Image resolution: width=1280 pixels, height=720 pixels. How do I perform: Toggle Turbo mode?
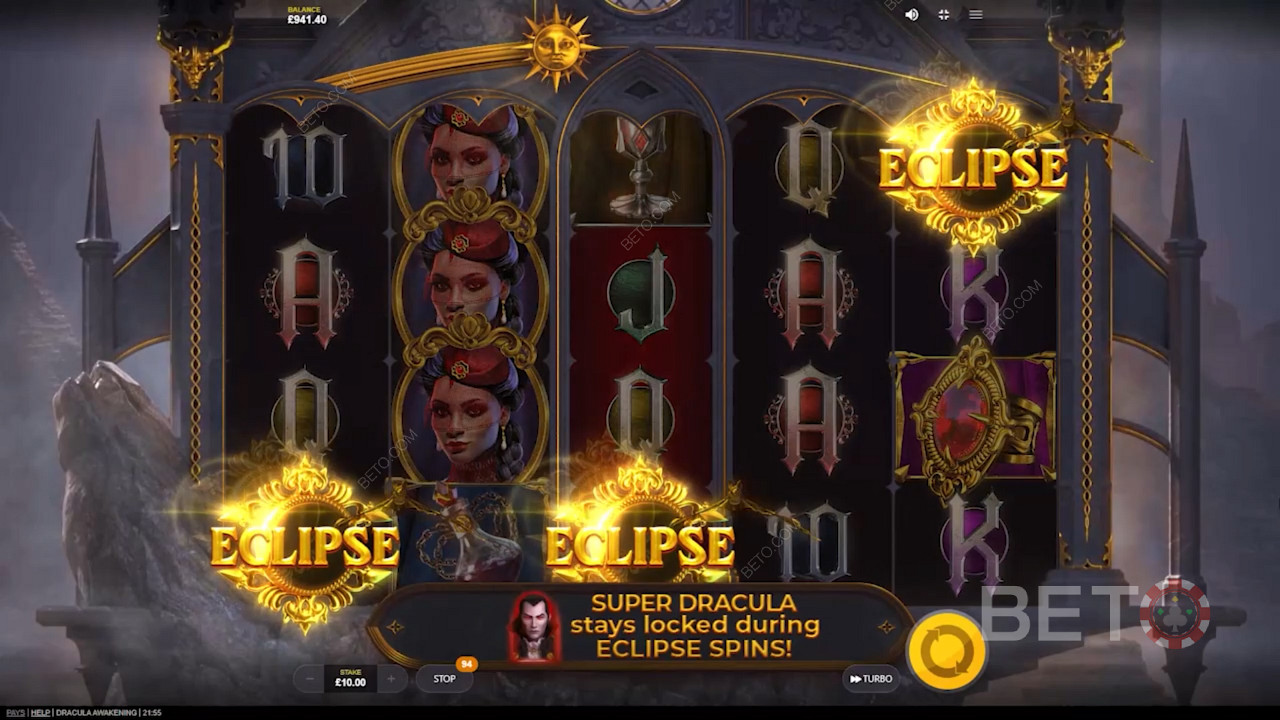[871, 679]
